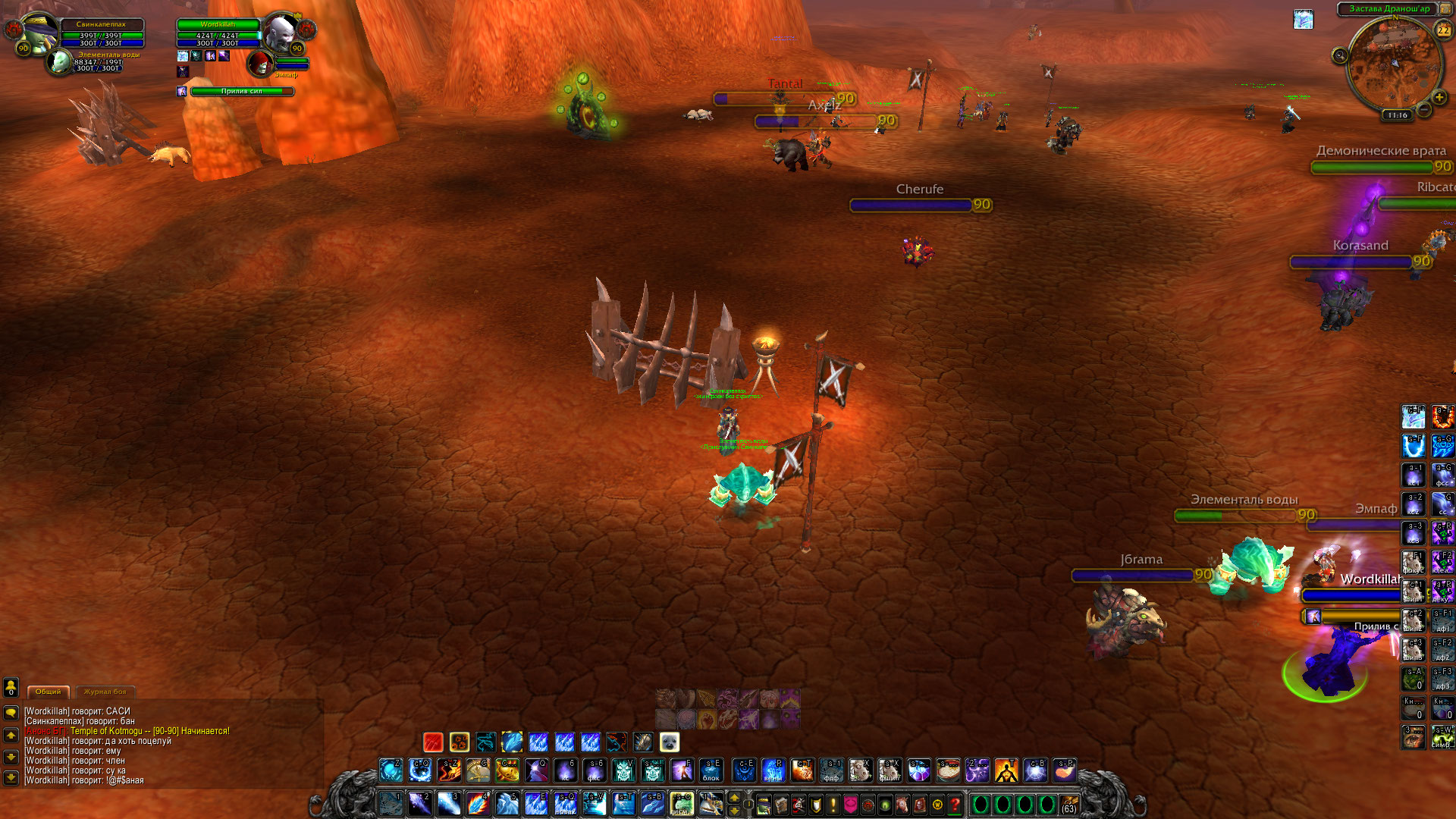Viewport: 1456px width, 819px height.
Task: Click the Wordkillah target portrait
Action: click(x=281, y=33)
